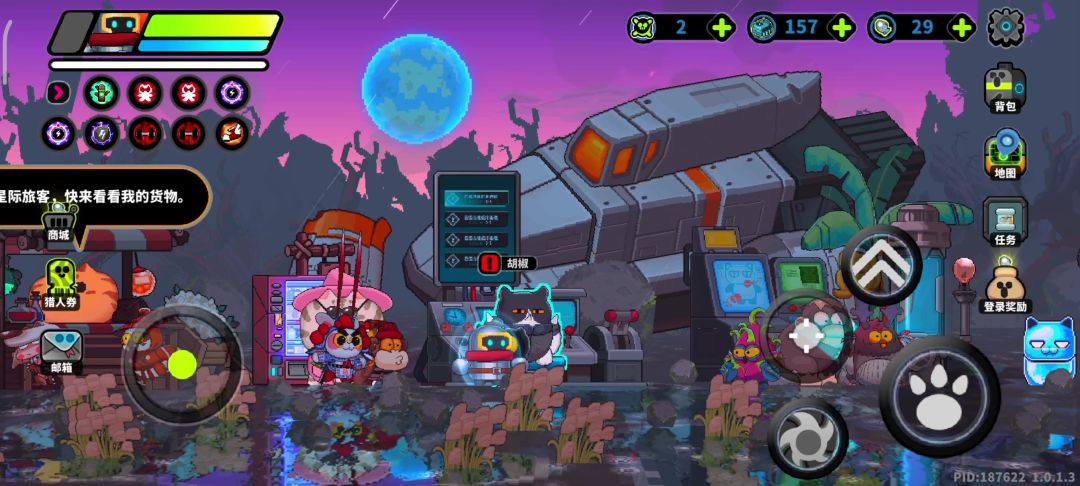Viewport: 1080px width, 486px height.
Task: Open the 任务 quest list
Action: coord(1004,220)
